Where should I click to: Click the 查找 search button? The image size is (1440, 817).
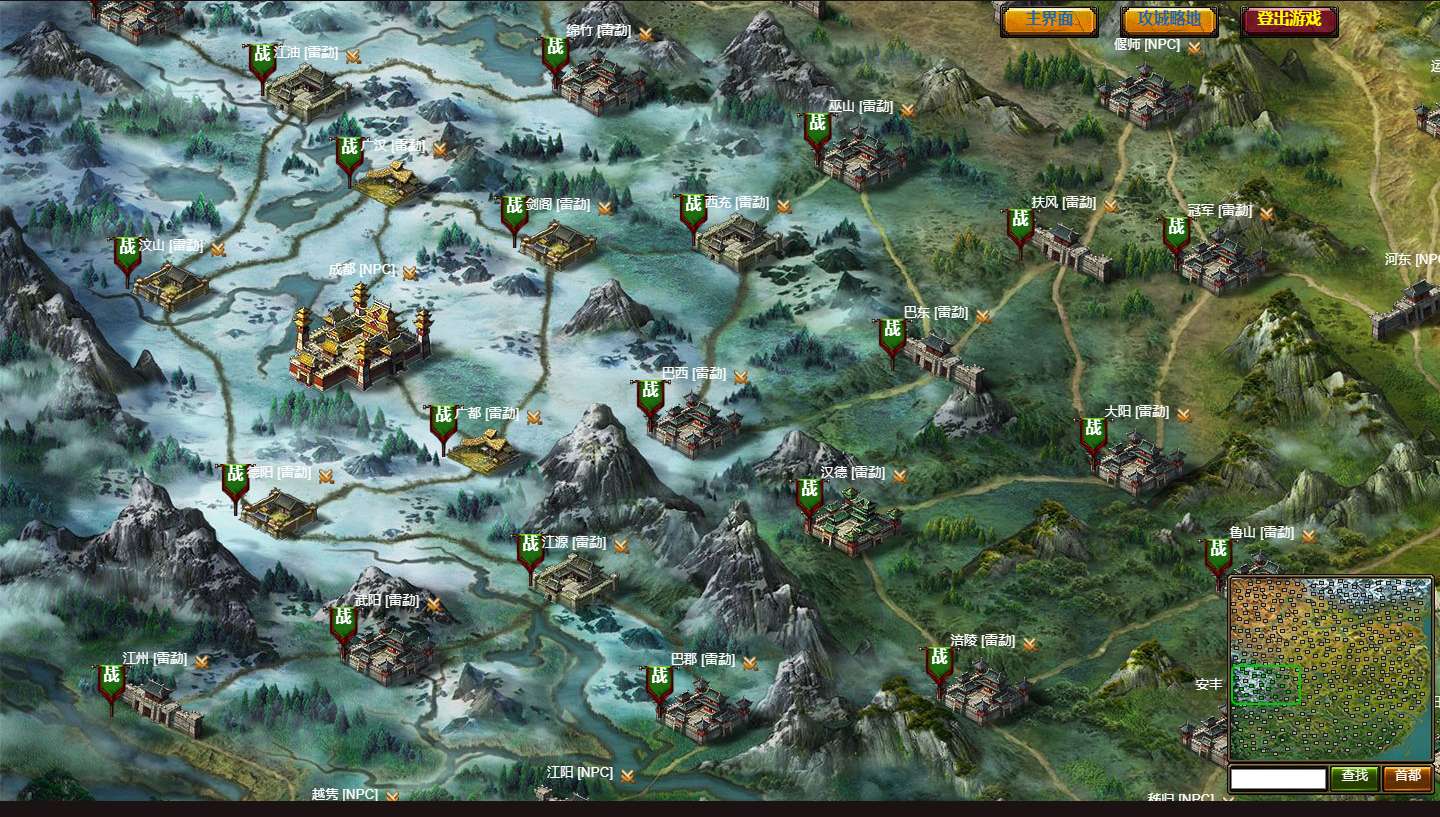coord(1354,777)
